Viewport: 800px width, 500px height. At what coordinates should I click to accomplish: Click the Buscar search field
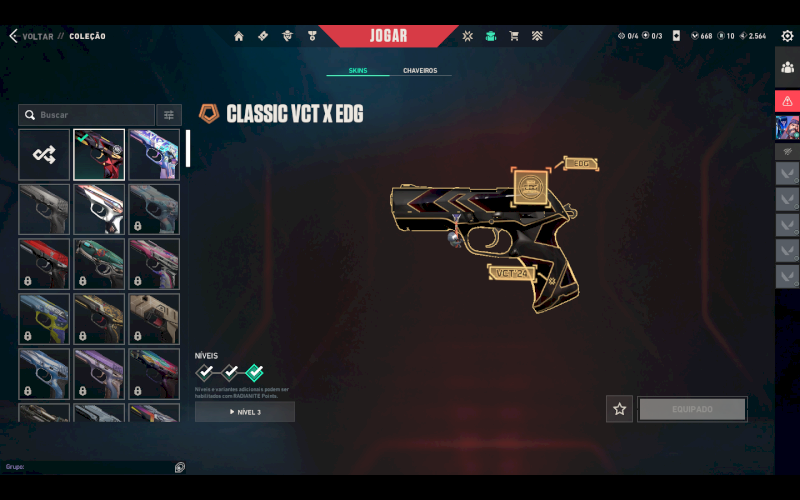(x=88, y=115)
